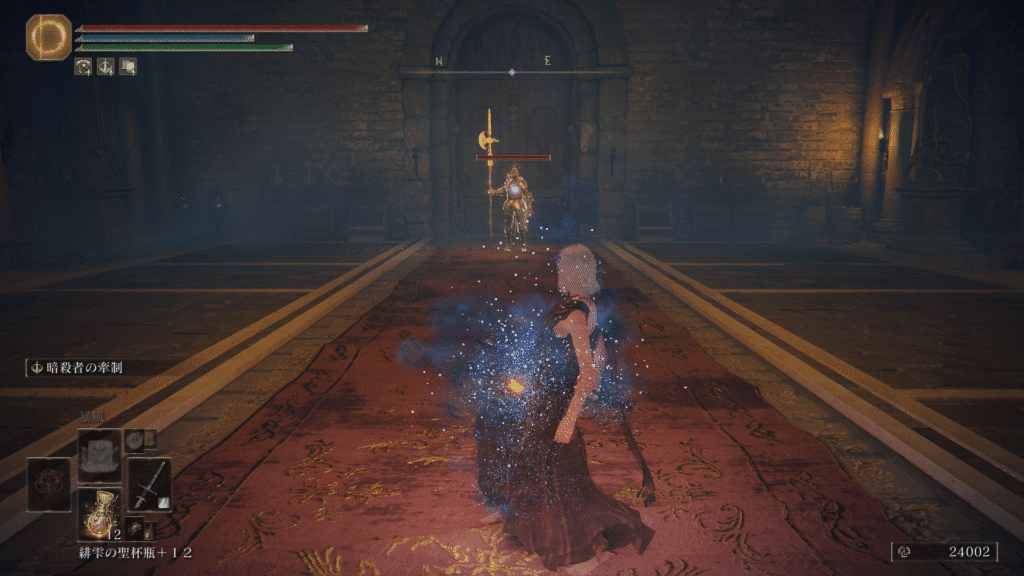Select the right-hand sword weapon slot
The image size is (1024, 576).
pyautogui.click(x=149, y=484)
